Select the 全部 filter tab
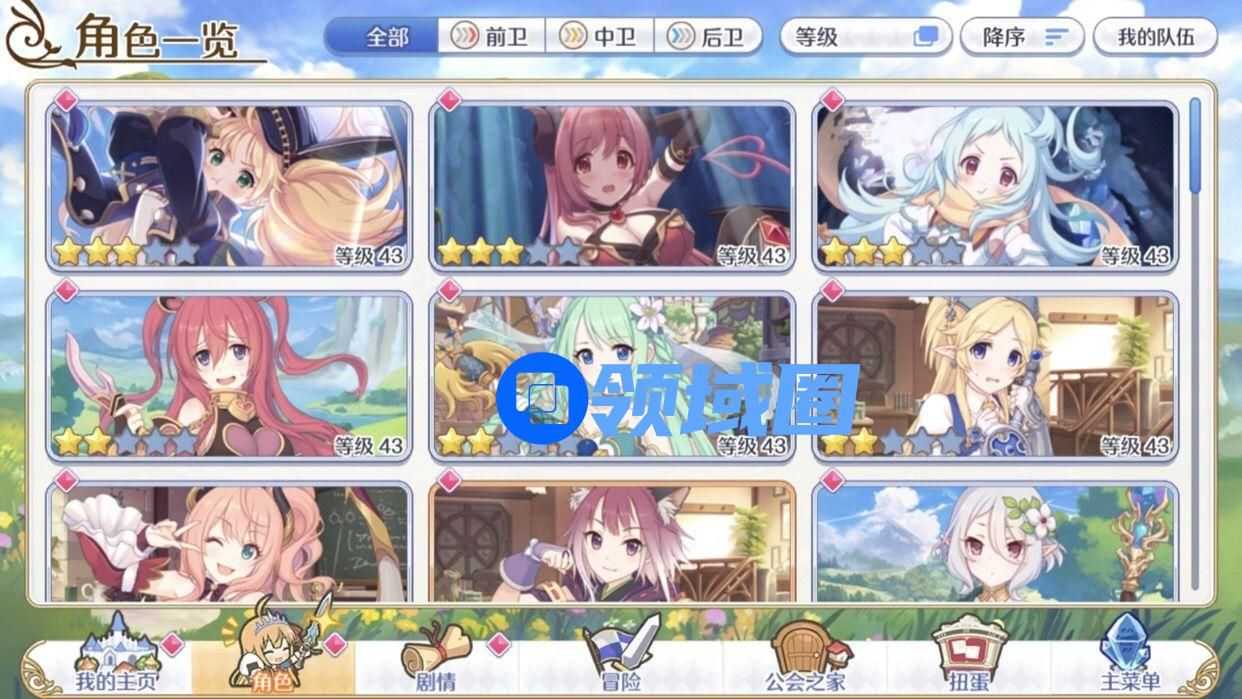This screenshot has height=699, width=1242. tap(385, 37)
